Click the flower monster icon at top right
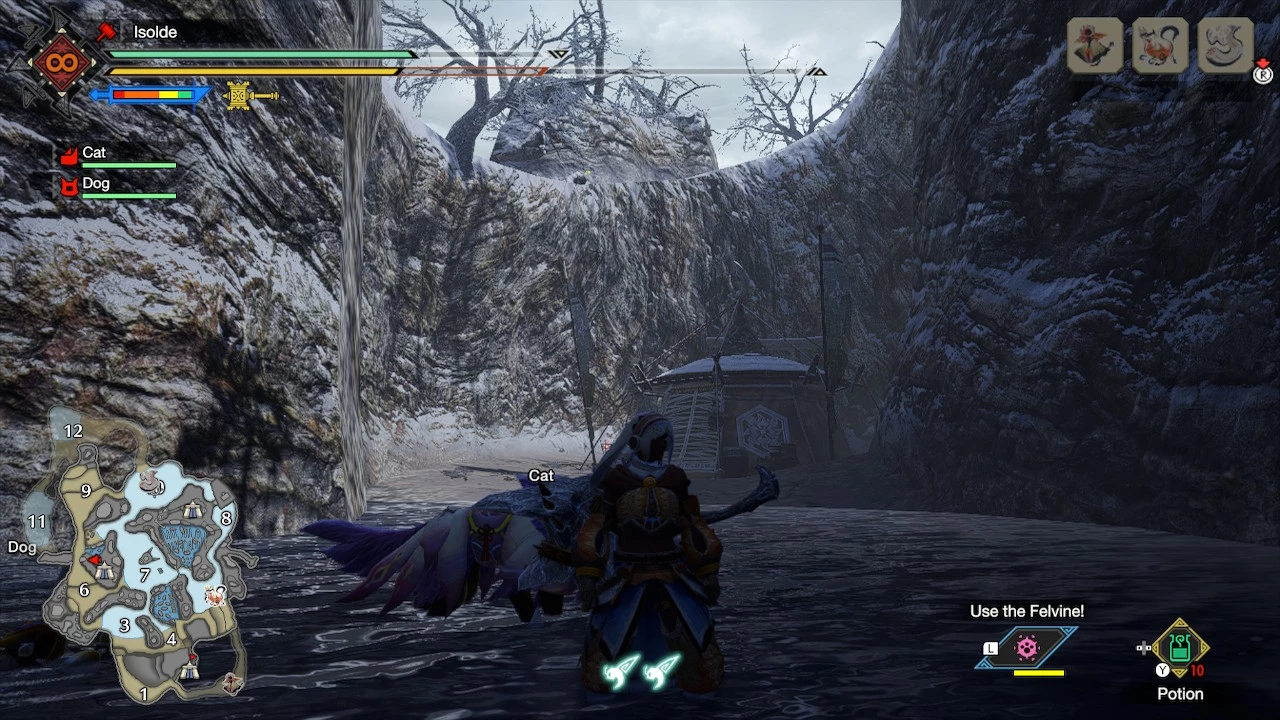Viewport: 1280px width, 720px height. [x=1095, y=45]
